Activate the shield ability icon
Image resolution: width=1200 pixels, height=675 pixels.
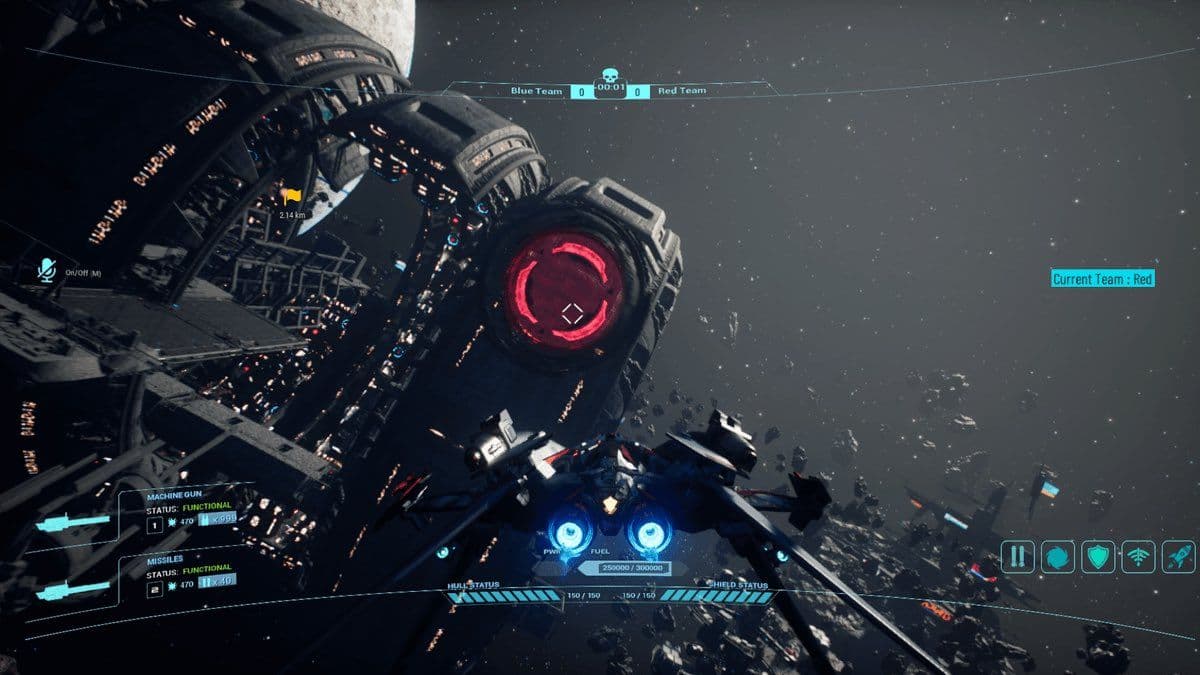point(1099,556)
